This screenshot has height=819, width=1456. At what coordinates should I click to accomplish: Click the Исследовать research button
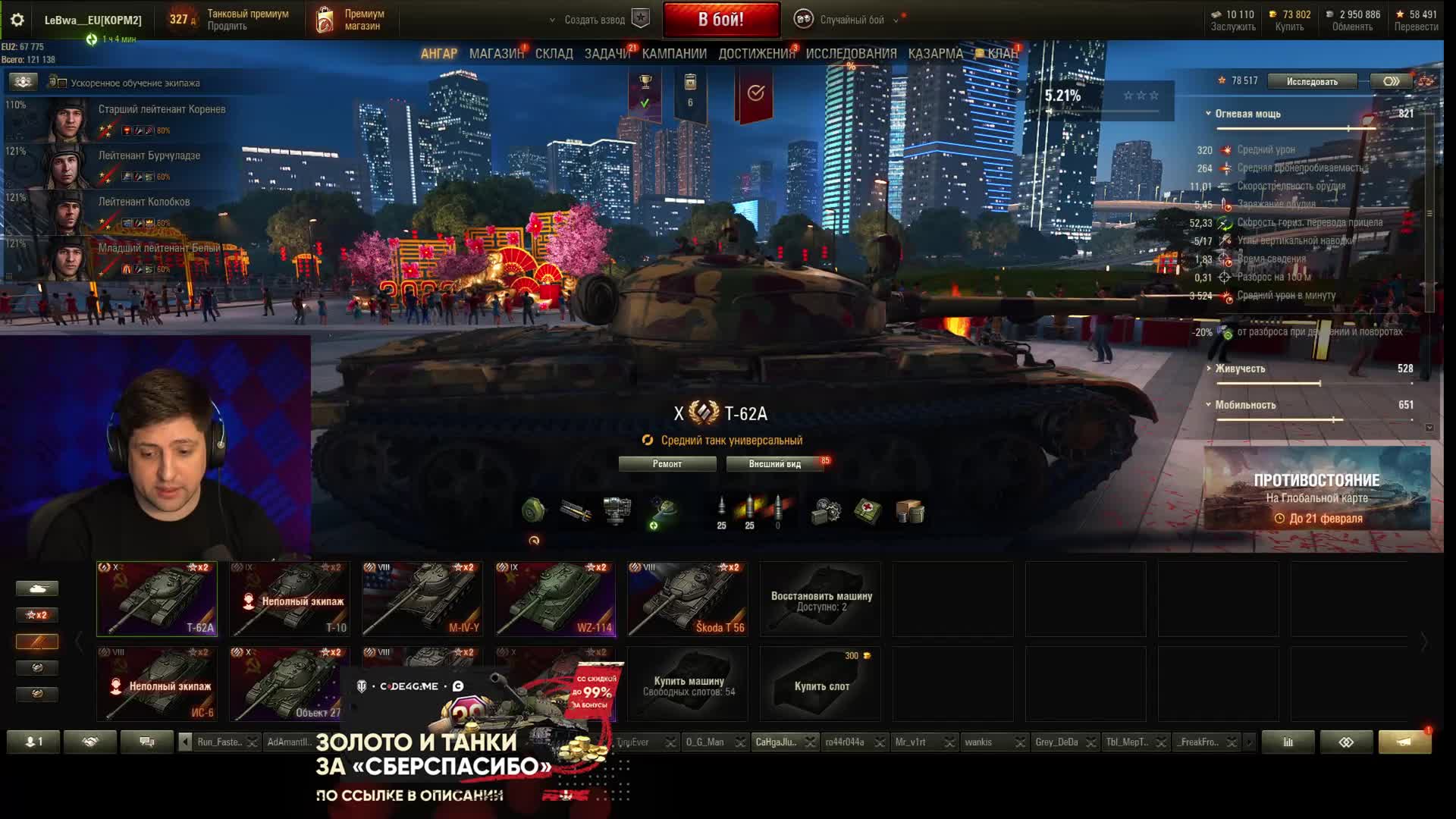pos(1312,81)
